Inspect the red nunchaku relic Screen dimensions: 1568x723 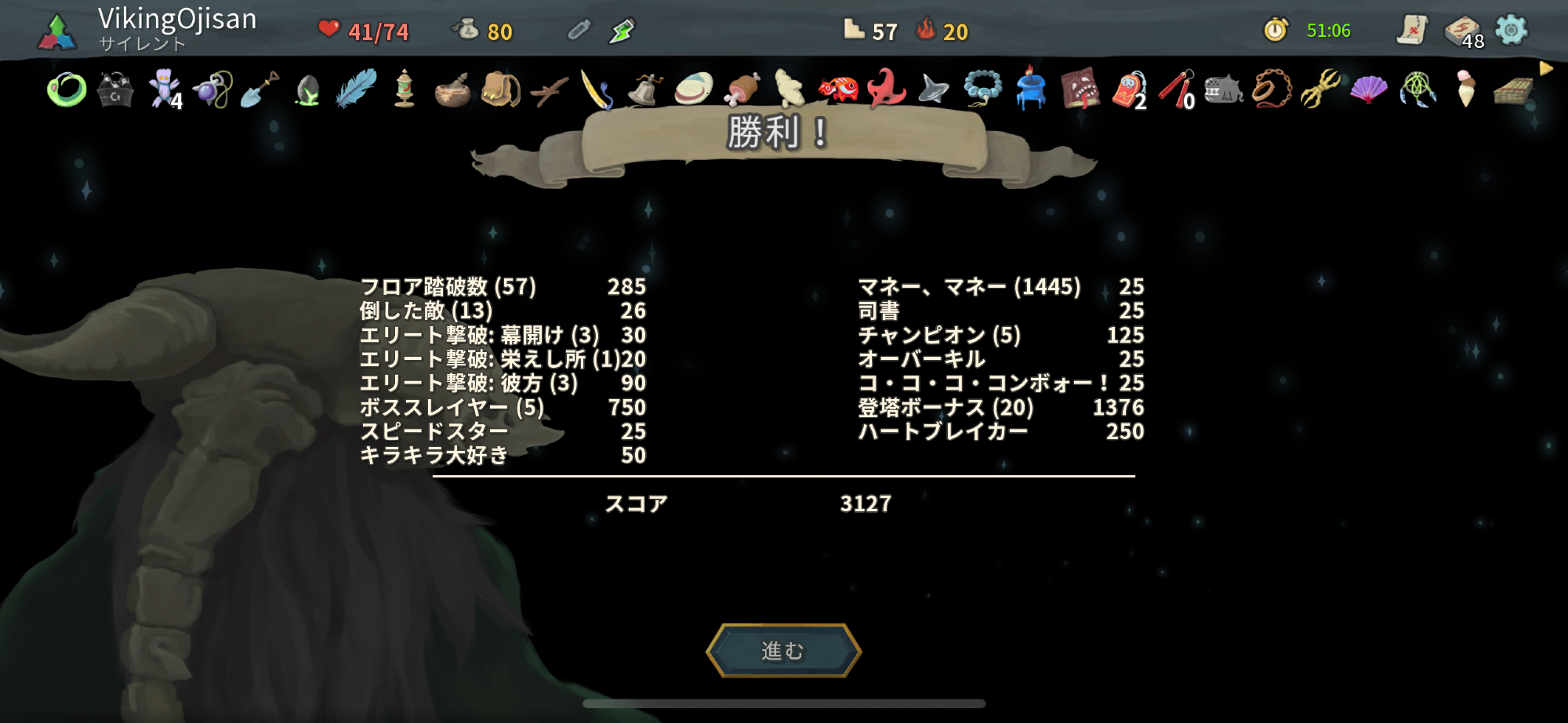[x=1176, y=90]
